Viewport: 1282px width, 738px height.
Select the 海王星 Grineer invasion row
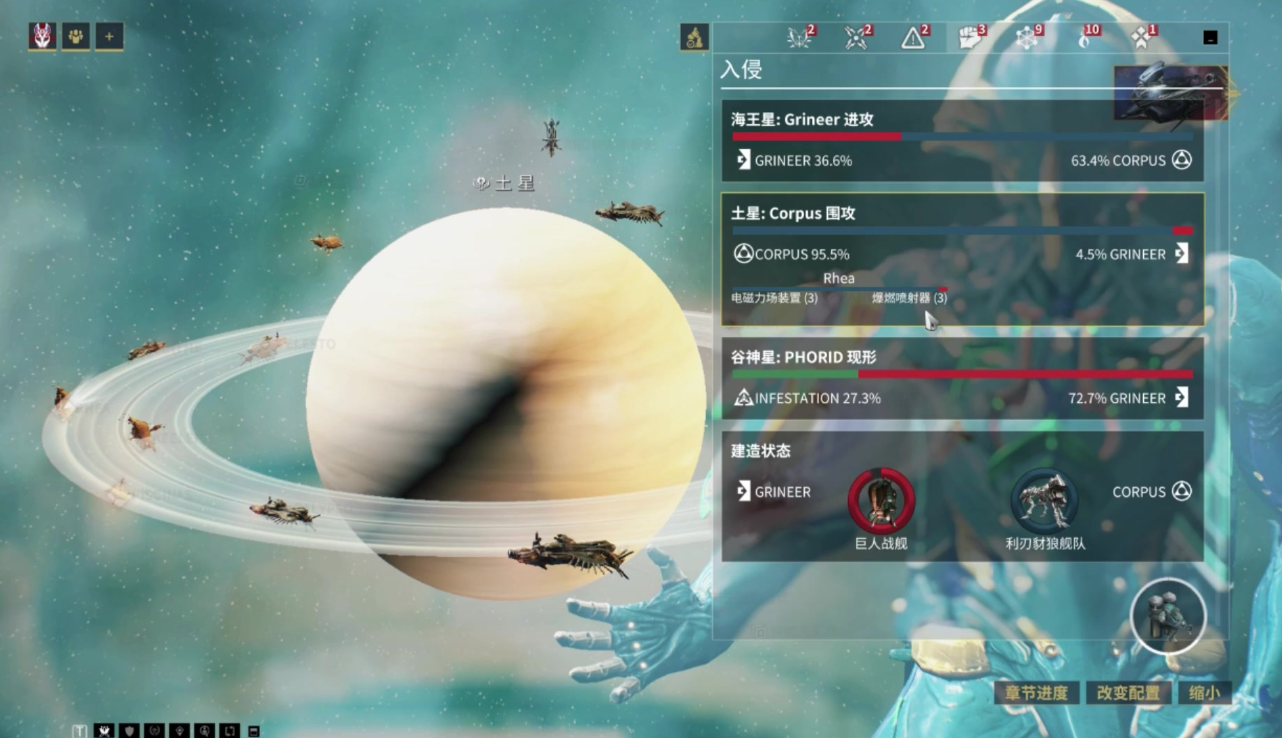[x=962, y=140]
